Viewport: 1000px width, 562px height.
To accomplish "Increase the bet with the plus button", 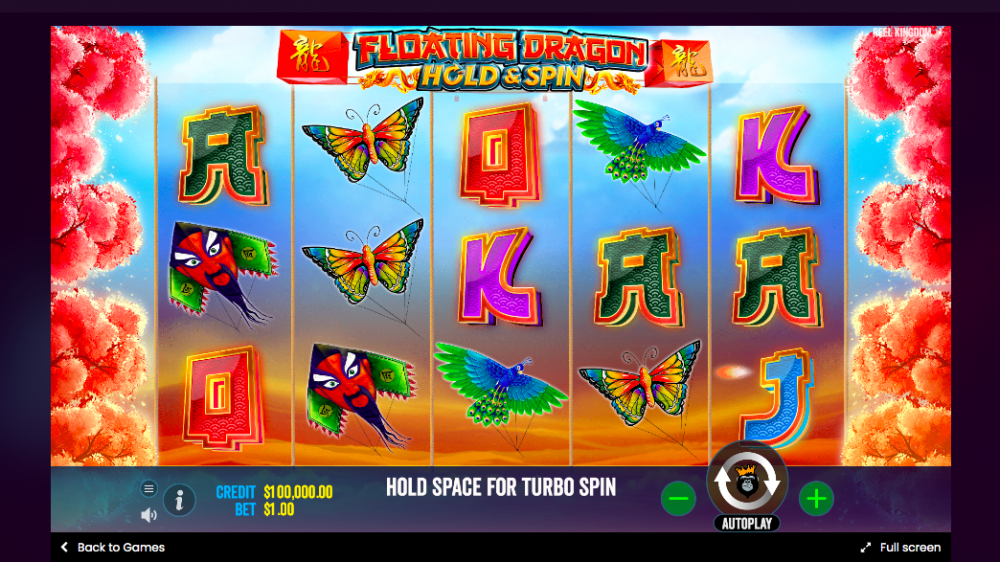I will click(x=816, y=497).
